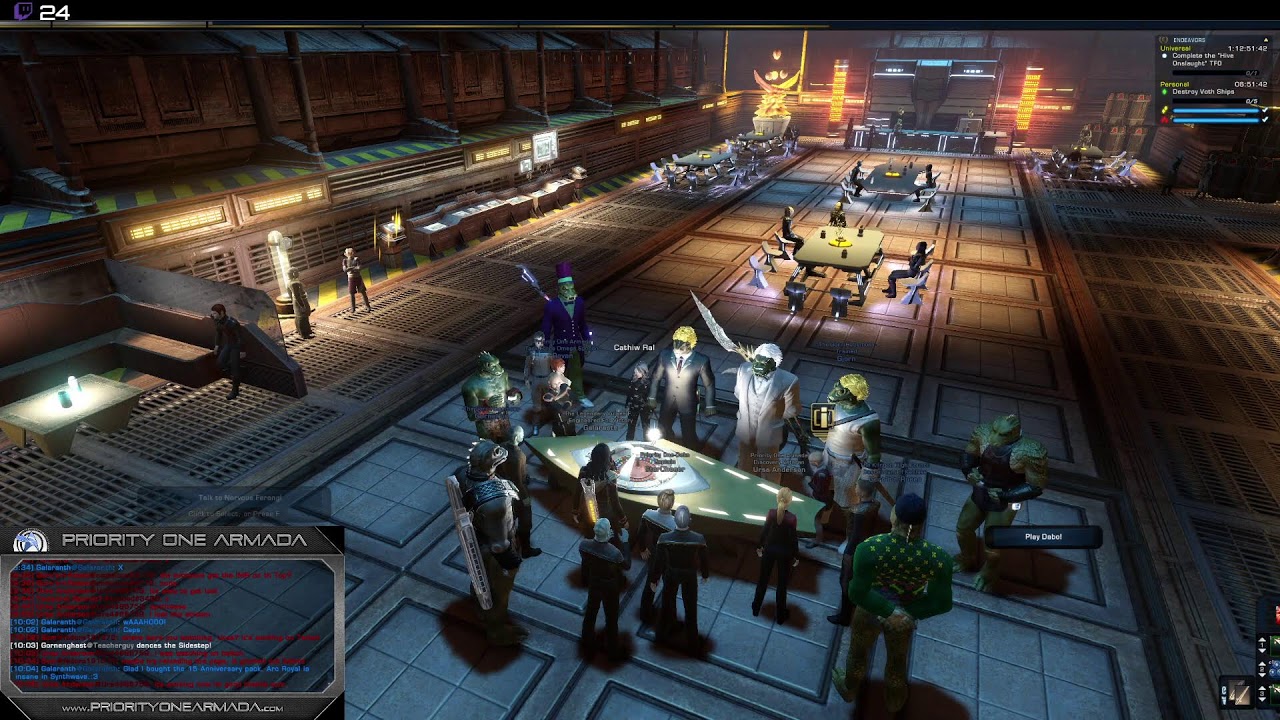1280x720 pixels.
Task: Open the www.PriorityOneArmada.com link
Action: click(172, 708)
